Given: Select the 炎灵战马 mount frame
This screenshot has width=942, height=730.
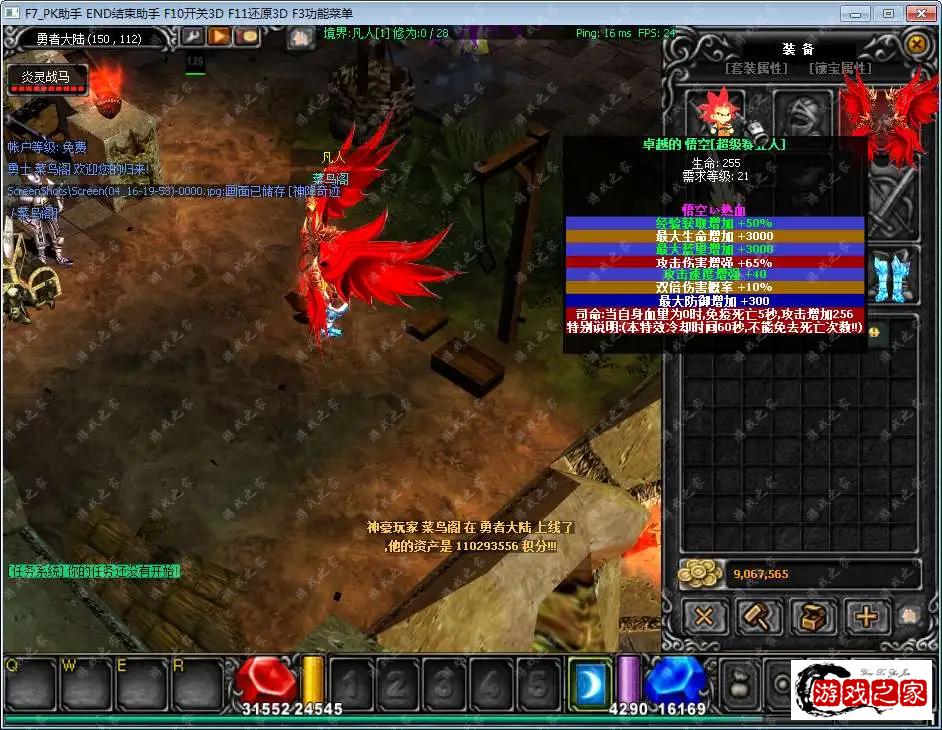Looking at the screenshot, I should tap(47, 78).
